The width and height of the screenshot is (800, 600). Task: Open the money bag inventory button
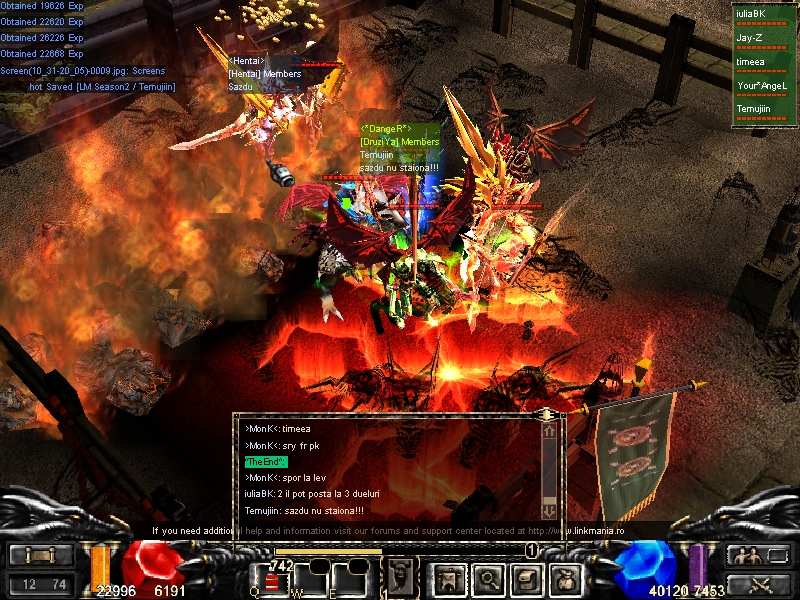[x=567, y=579]
